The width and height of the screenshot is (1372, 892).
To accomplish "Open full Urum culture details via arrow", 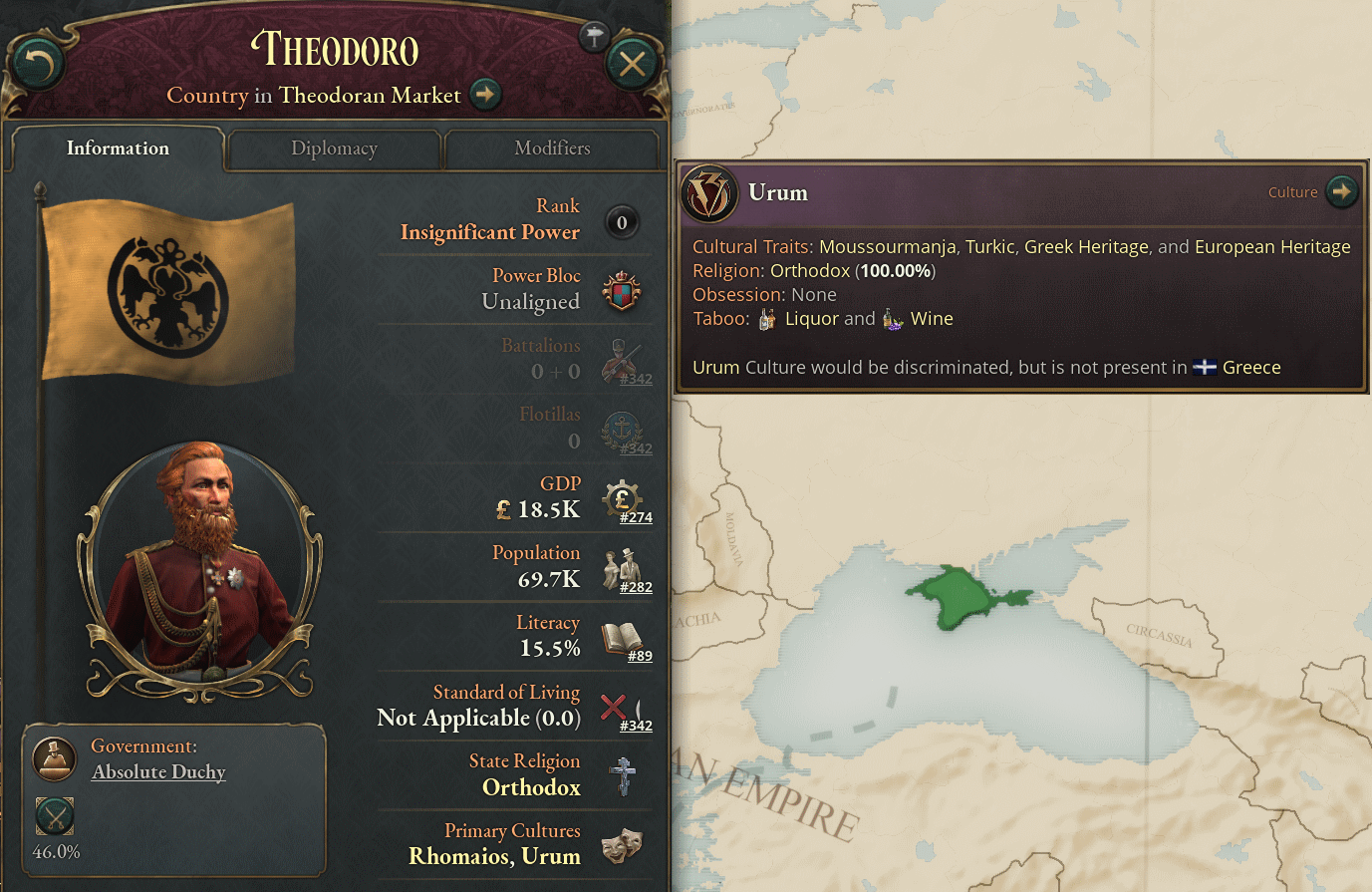I will [1342, 191].
